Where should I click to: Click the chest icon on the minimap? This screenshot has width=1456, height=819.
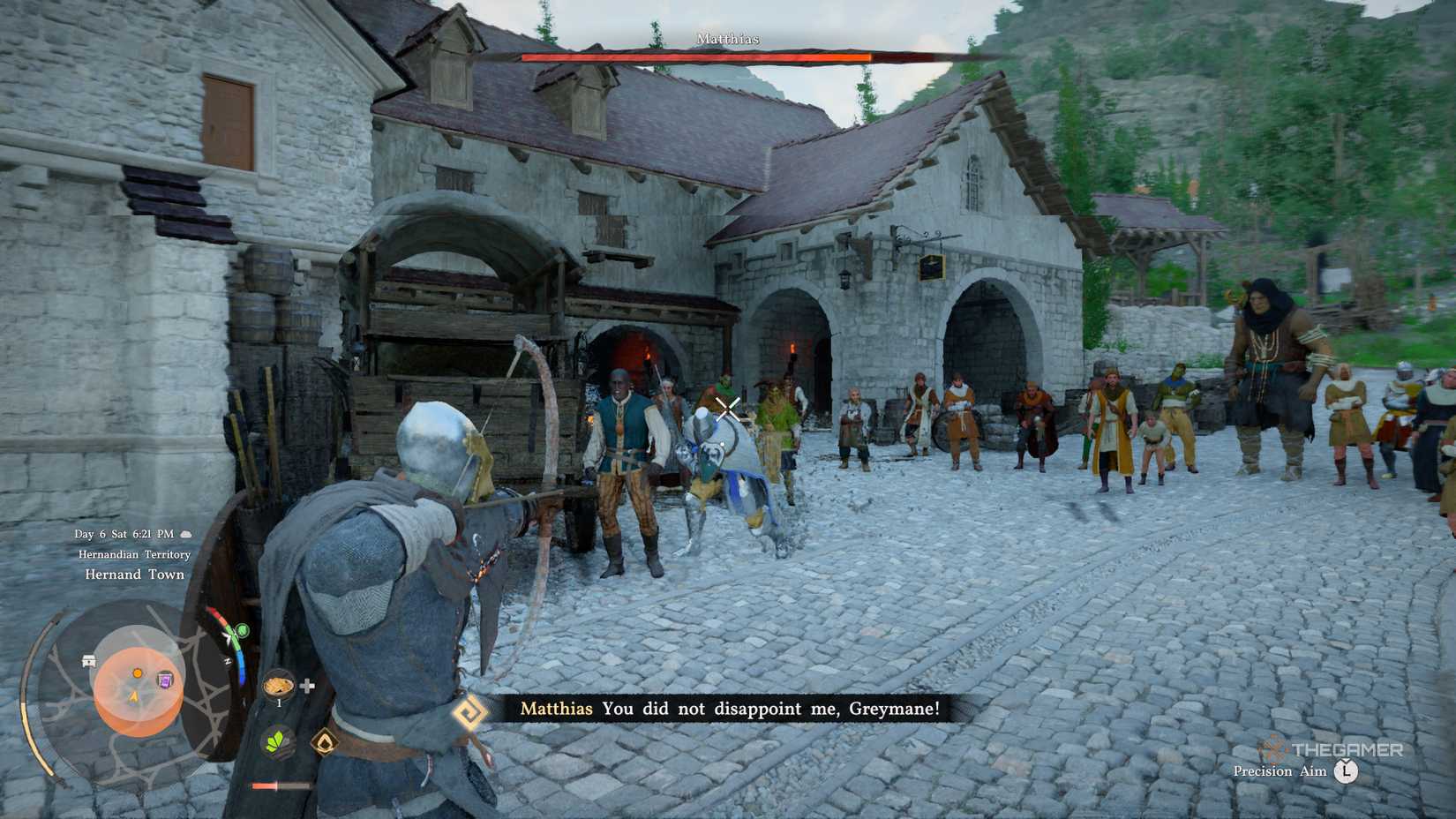(88, 660)
